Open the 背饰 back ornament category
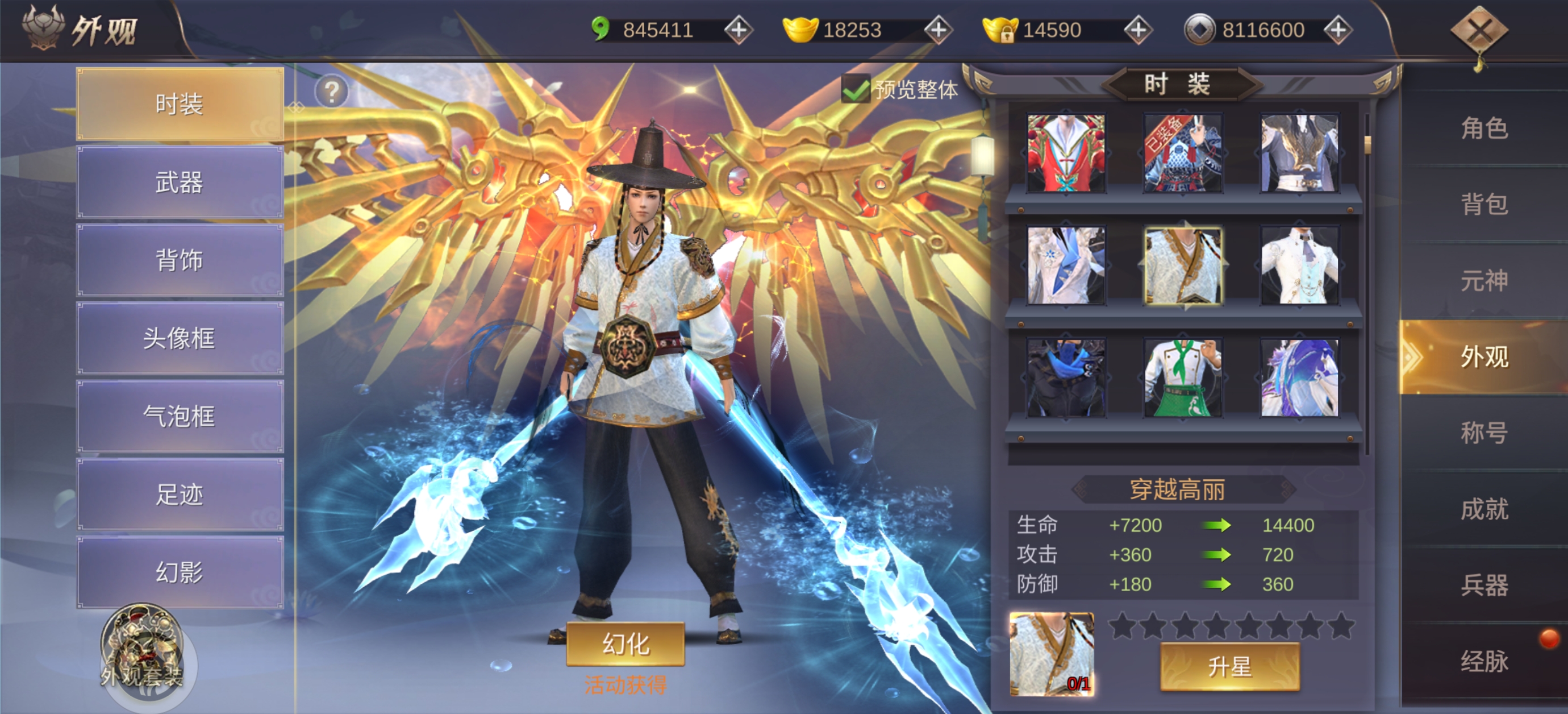This screenshot has height=714, width=1568. (180, 260)
